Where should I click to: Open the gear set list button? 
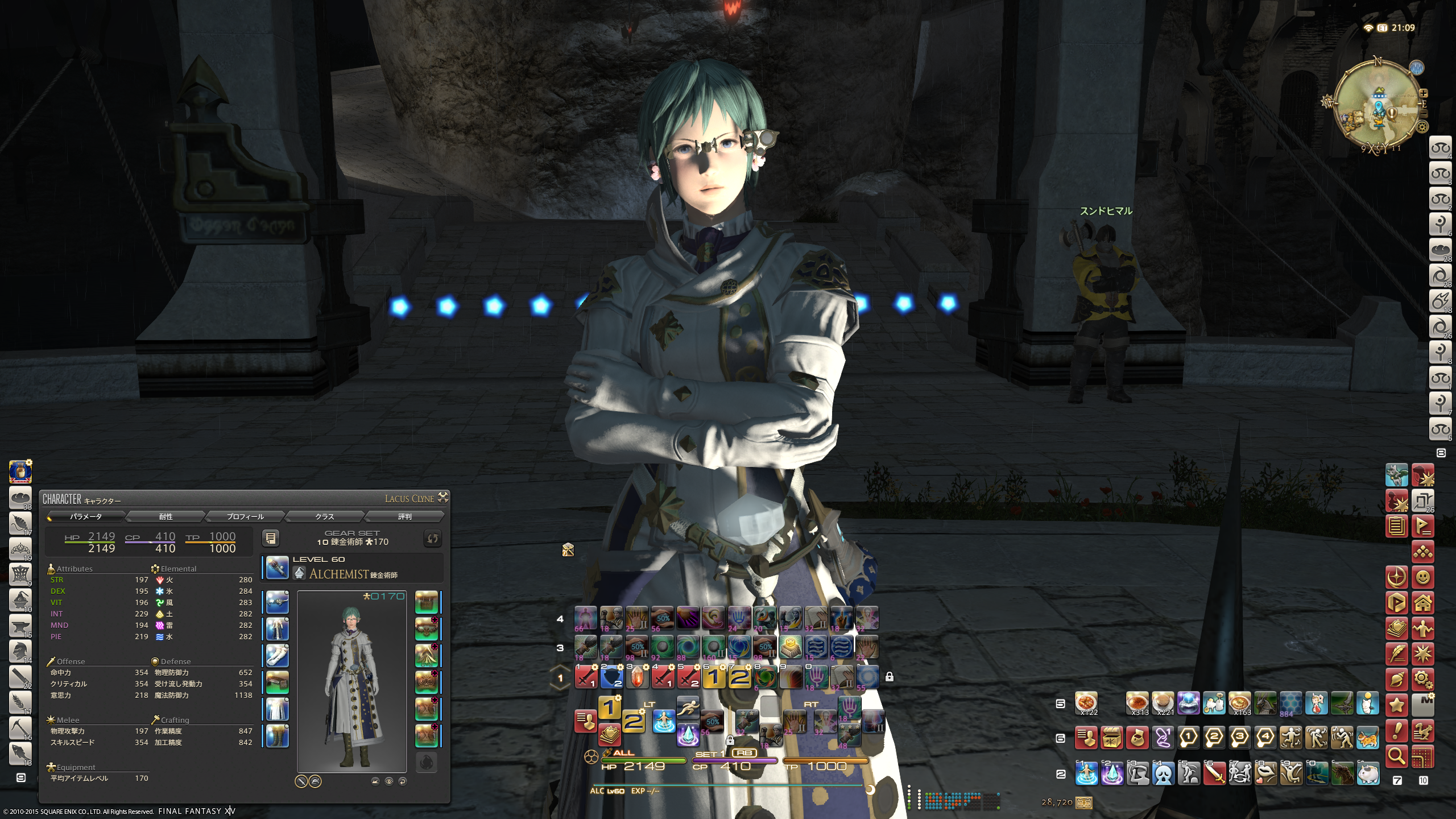271,538
